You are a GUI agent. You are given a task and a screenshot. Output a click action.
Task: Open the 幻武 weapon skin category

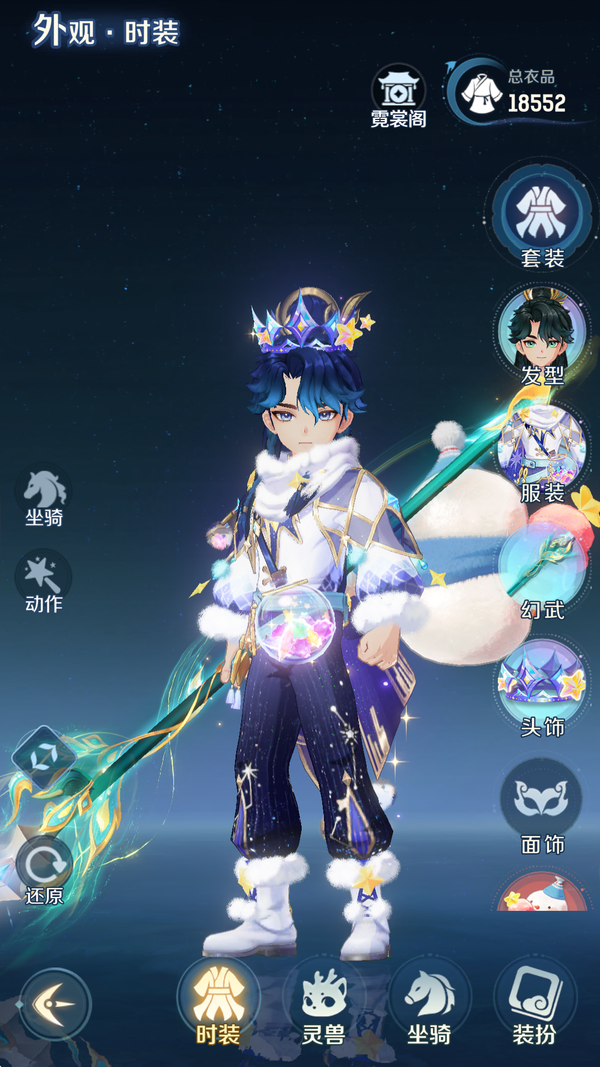[542, 568]
